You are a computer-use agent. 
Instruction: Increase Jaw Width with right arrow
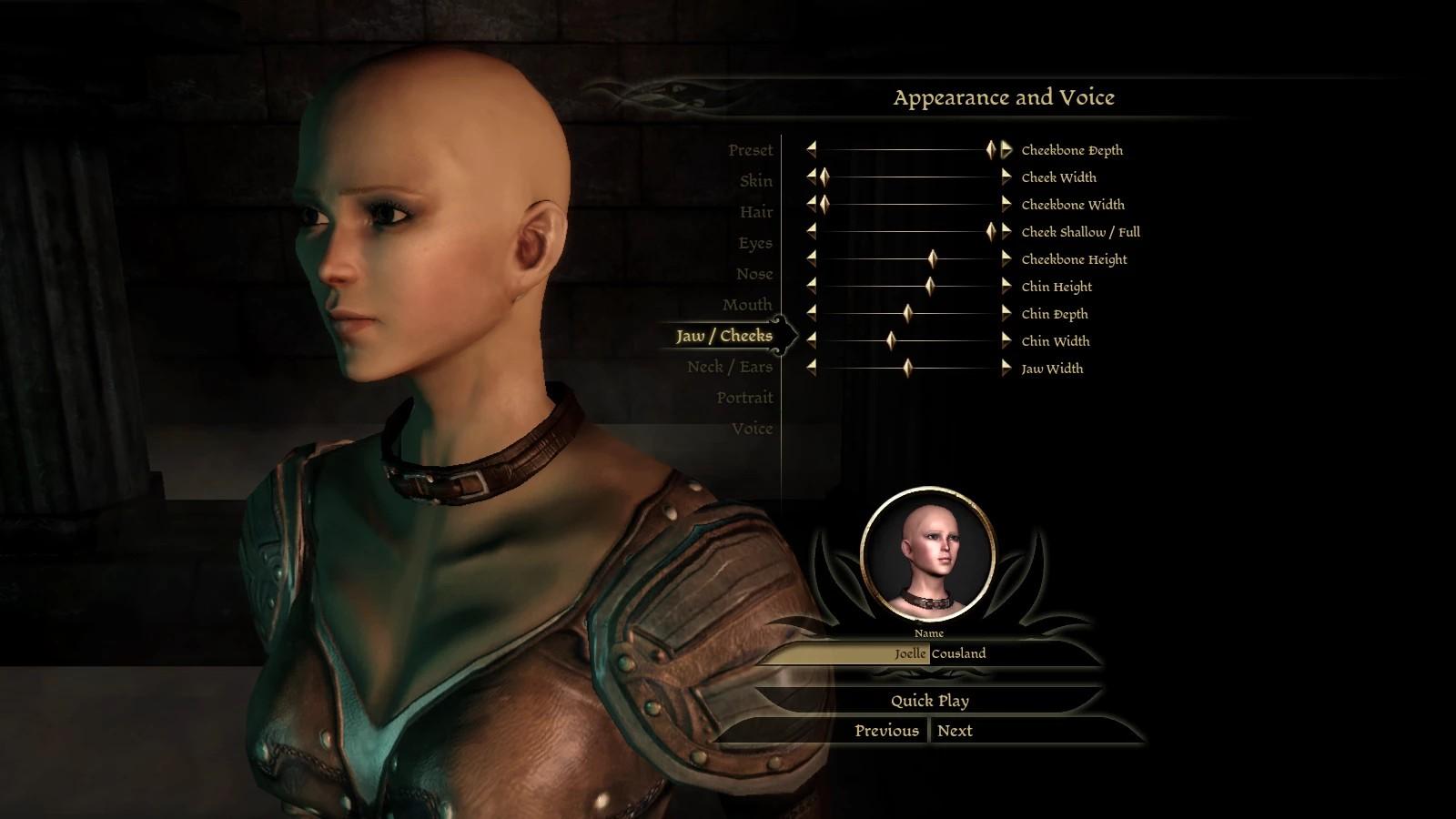1006,369
